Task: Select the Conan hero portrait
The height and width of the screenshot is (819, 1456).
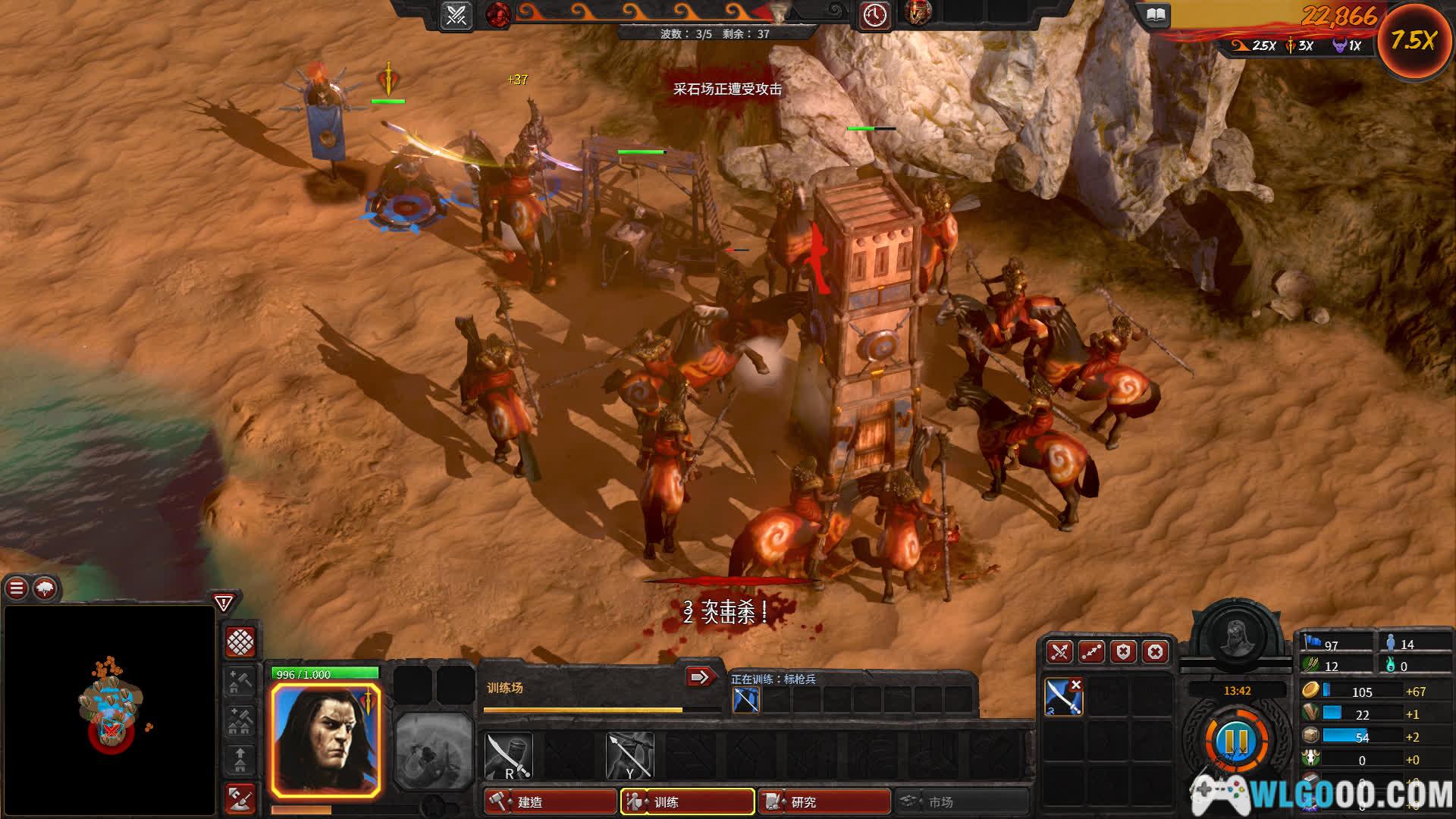Action: click(x=326, y=739)
